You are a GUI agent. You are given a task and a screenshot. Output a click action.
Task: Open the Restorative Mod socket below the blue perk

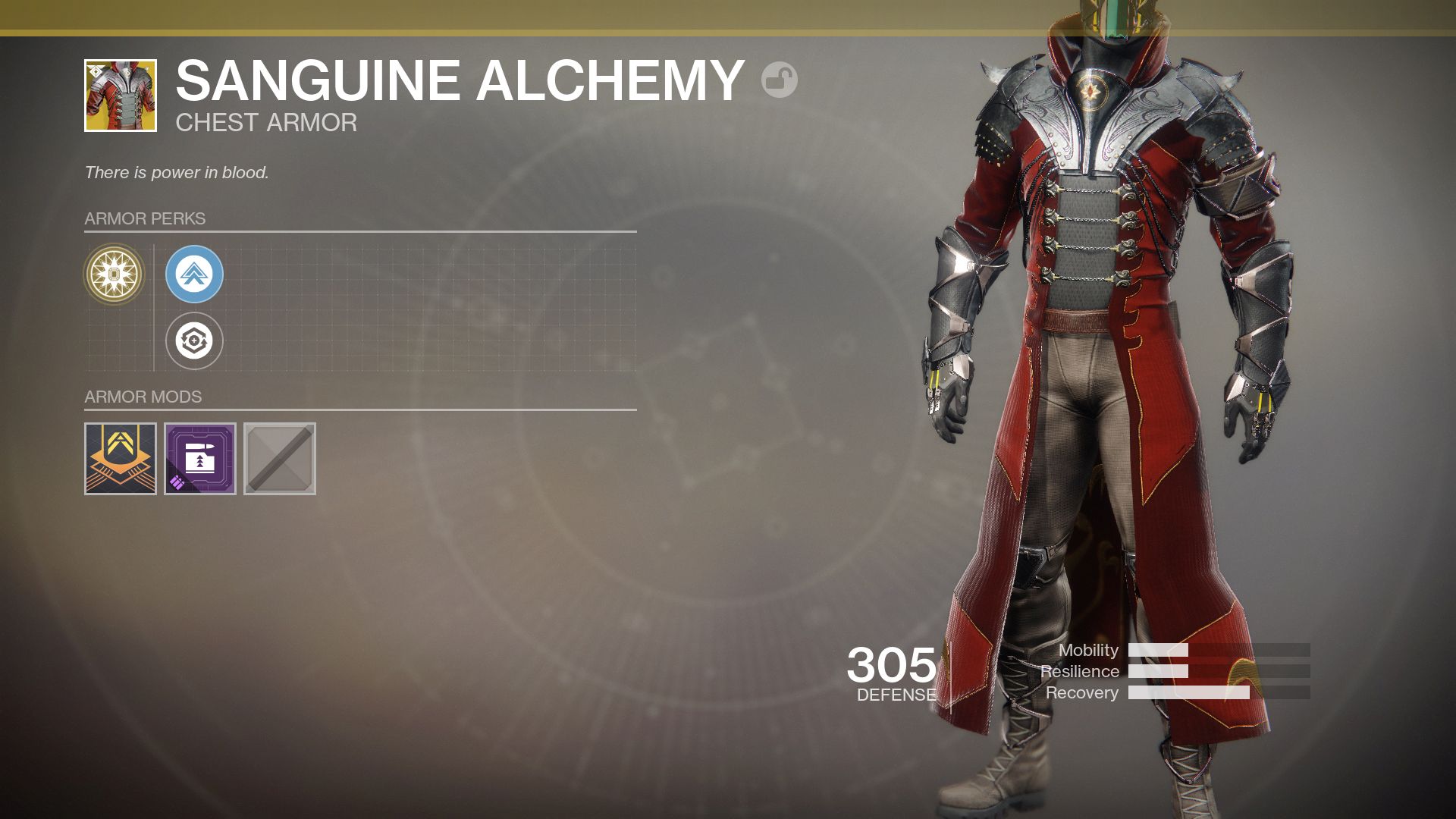coord(194,340)
